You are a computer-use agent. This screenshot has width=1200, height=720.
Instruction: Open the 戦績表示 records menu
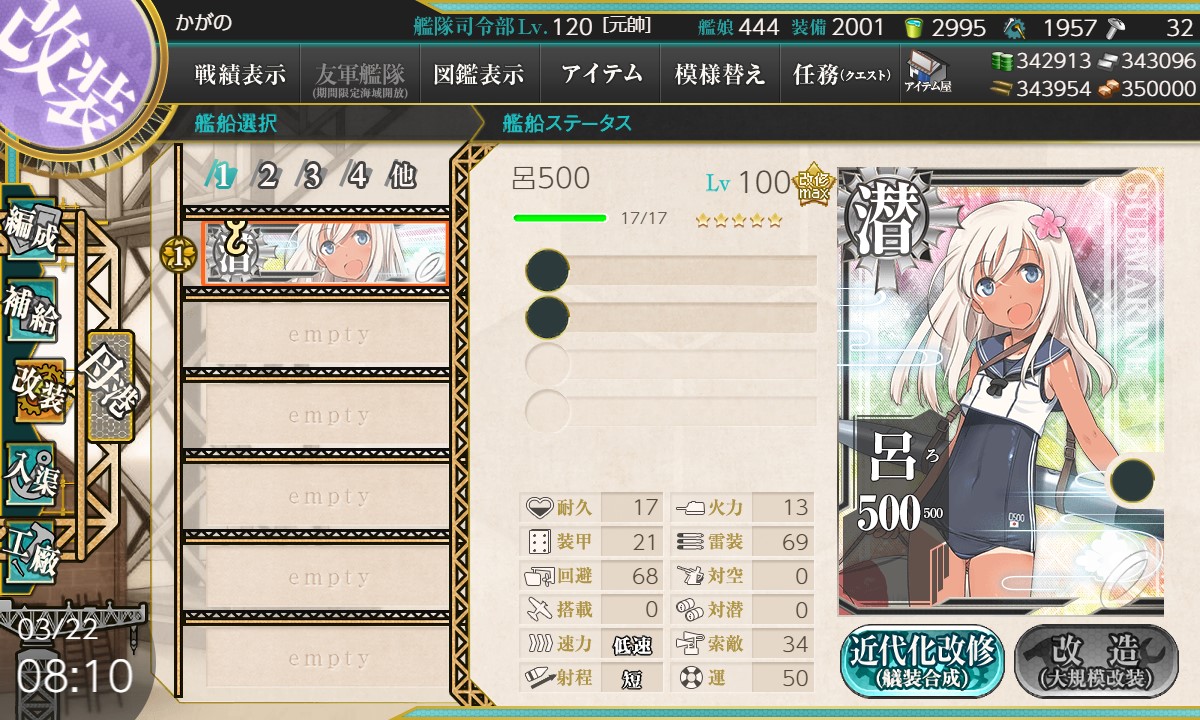[240, 75]
